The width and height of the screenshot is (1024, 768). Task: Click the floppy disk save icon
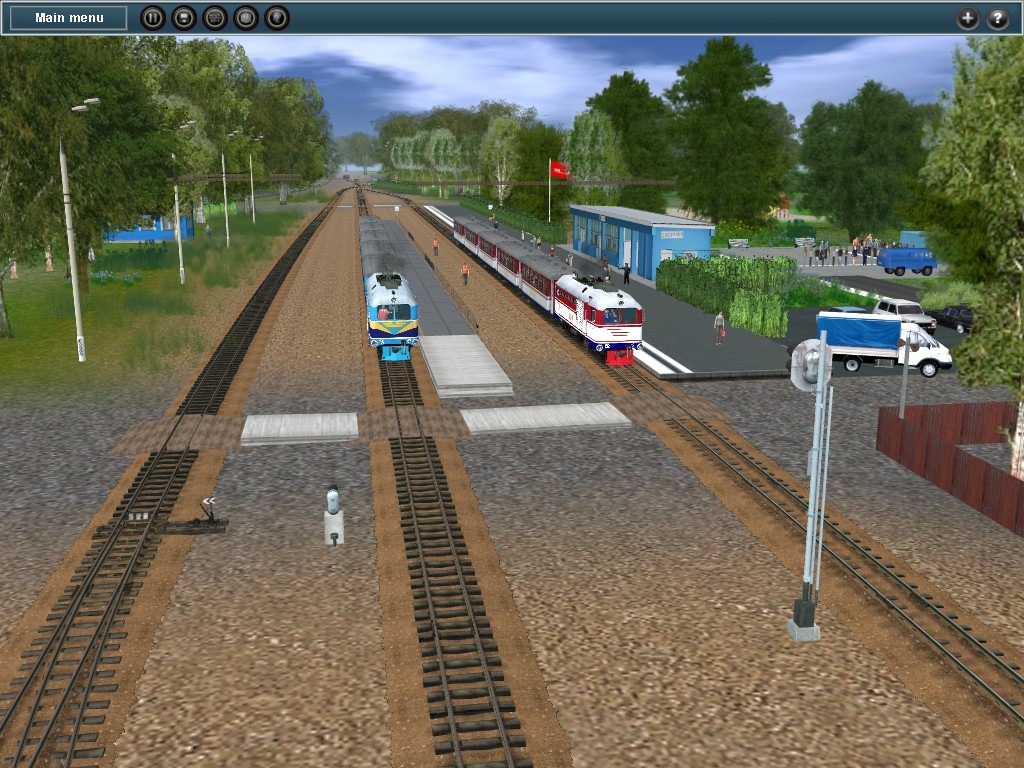[x=183, y=18]
